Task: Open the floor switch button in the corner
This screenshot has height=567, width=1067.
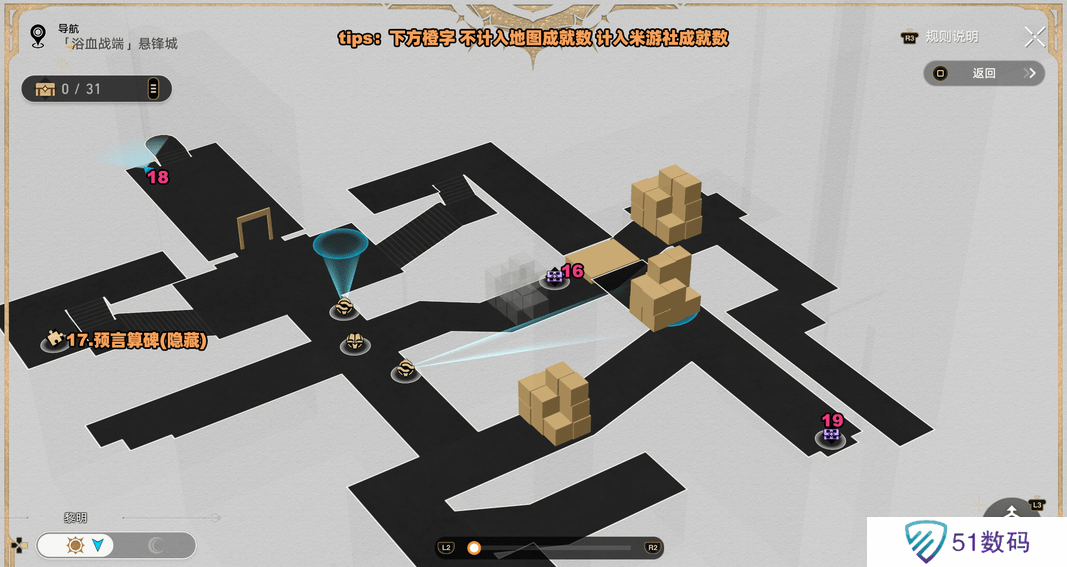Action: [1012, 515]
